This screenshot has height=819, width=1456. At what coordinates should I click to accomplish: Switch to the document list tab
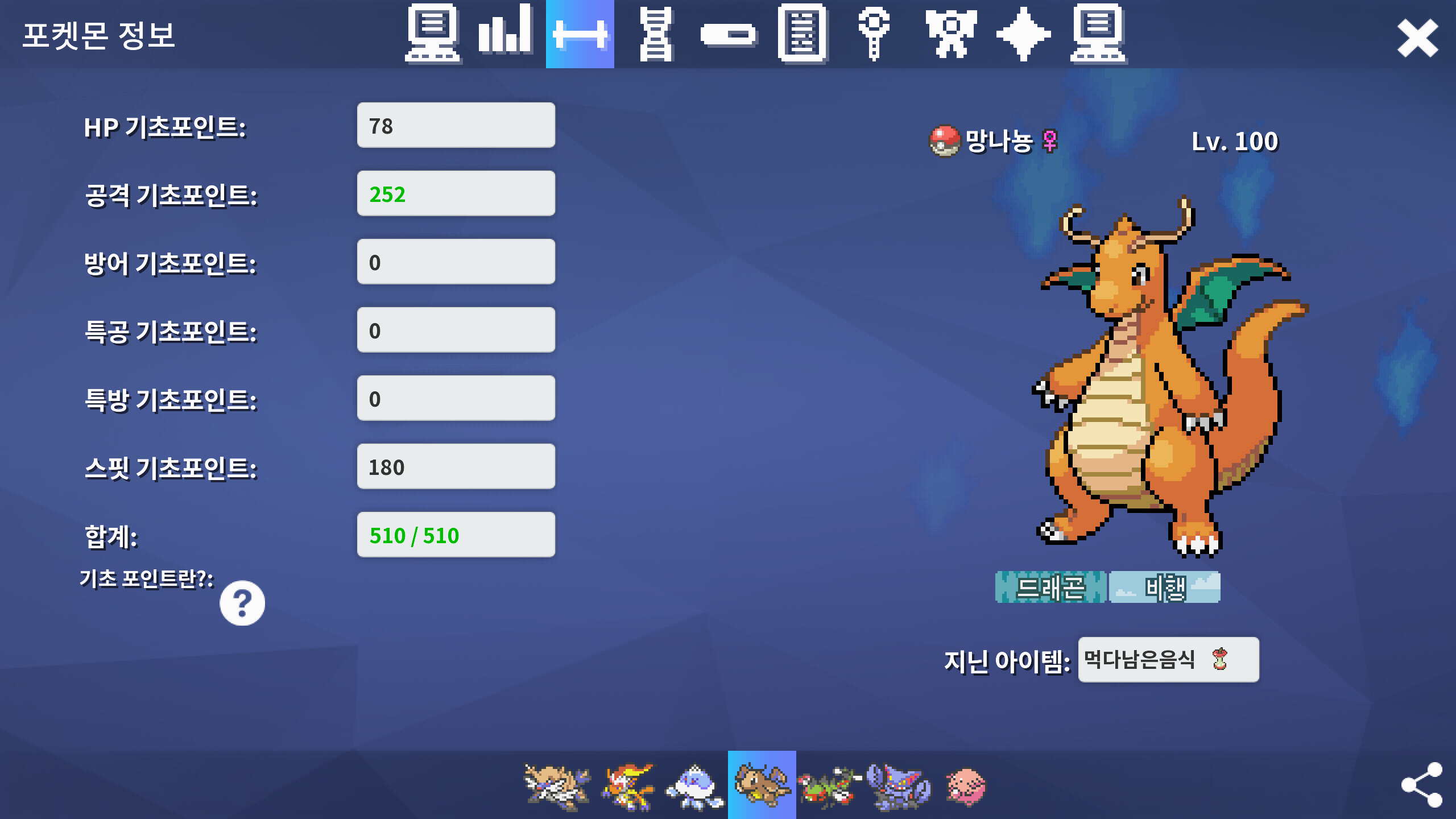pyautogui.click(x=802, y=33)
